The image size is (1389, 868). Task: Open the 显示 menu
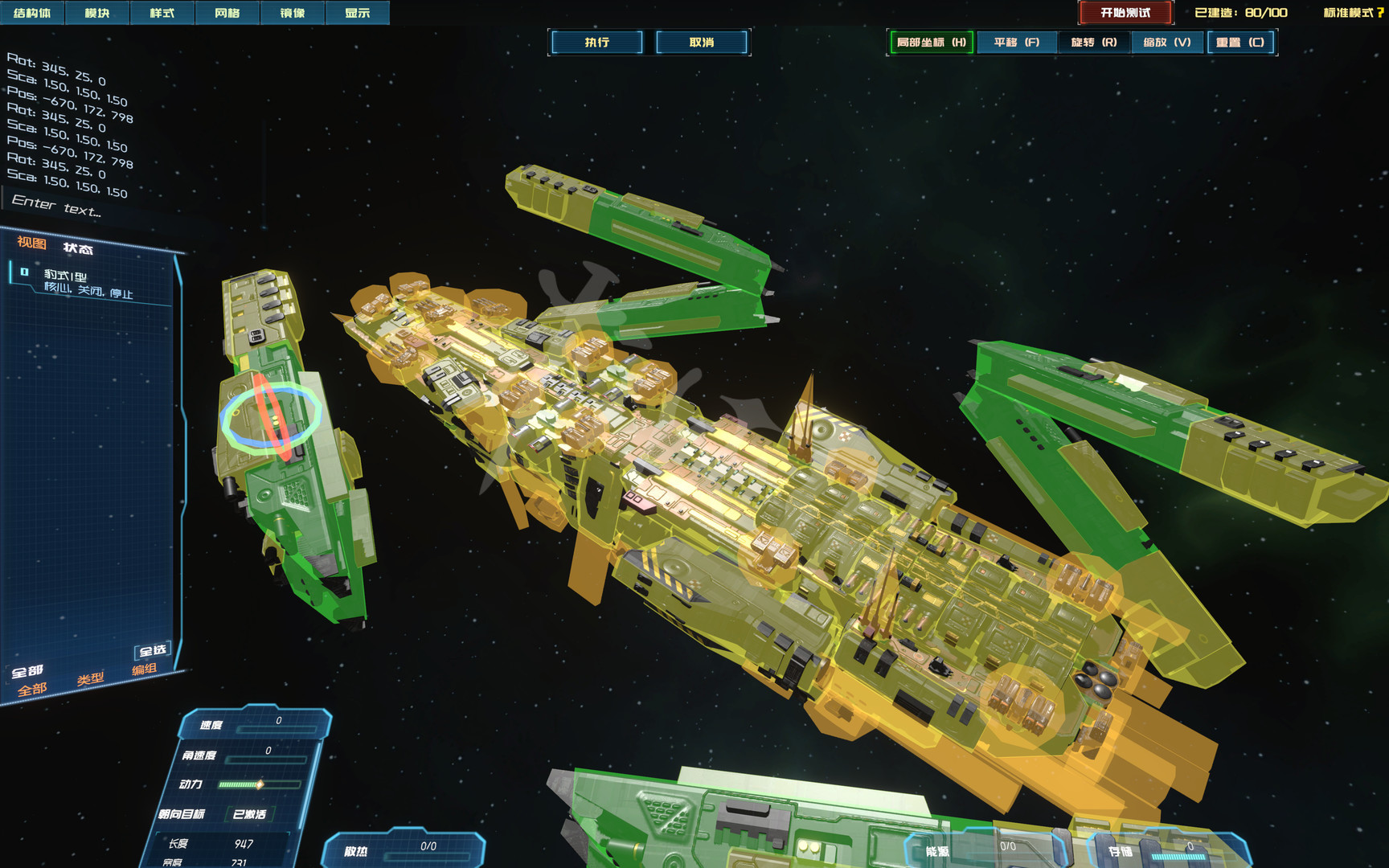pyautogui.click(x=358, y=13)
